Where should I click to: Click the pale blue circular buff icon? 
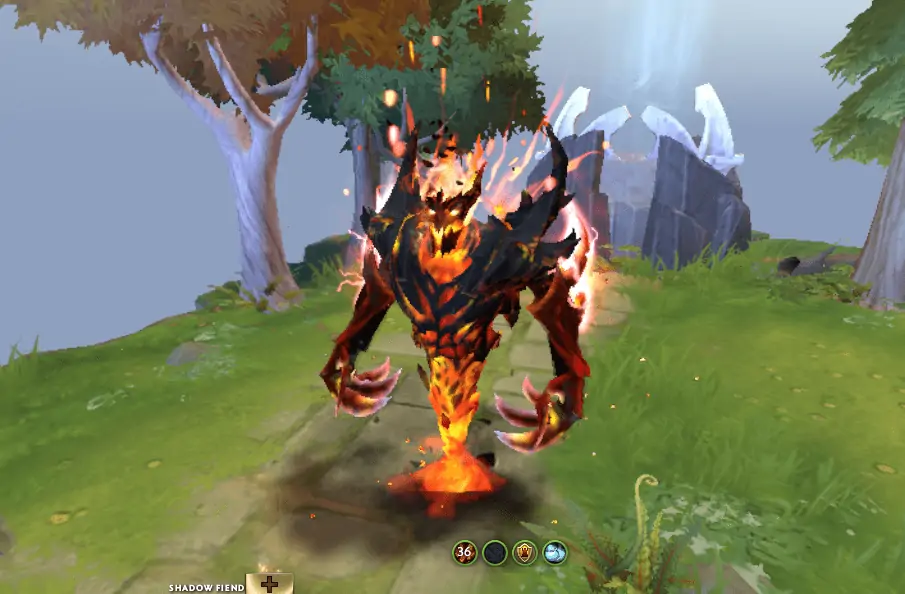tap(555, 552)
